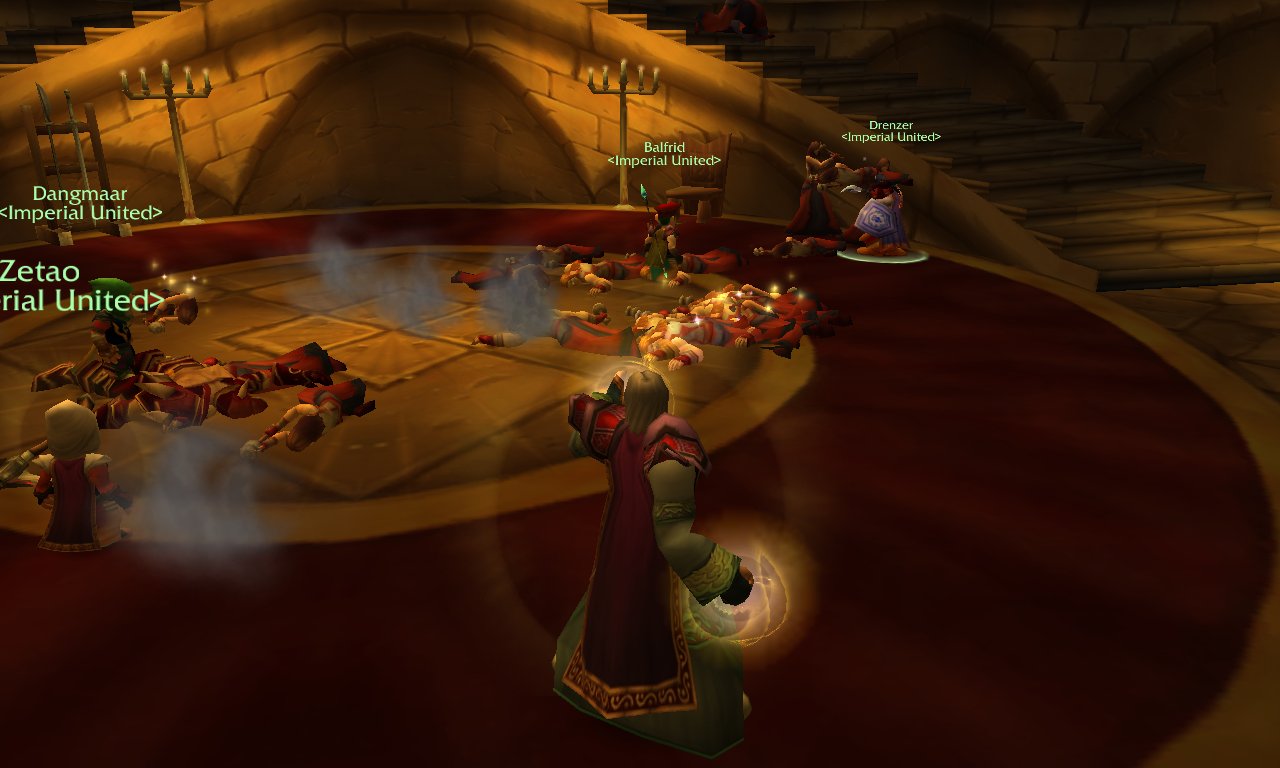This screenshot has height=768, width=1280.
Task: Select the Drenzer player name label
Action: pos(890,126)
